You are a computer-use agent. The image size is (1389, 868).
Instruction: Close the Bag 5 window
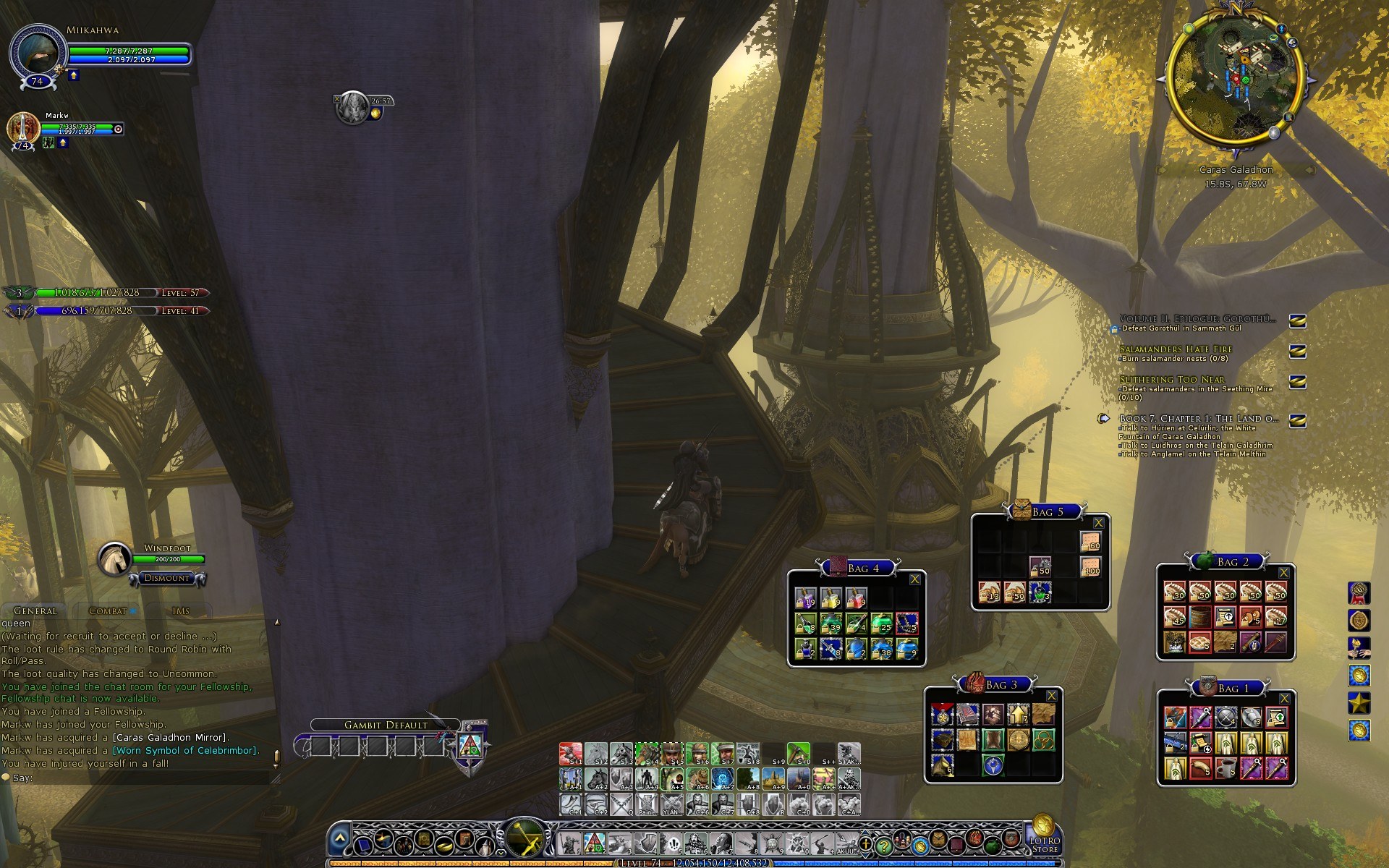(x=1098, y=522)
